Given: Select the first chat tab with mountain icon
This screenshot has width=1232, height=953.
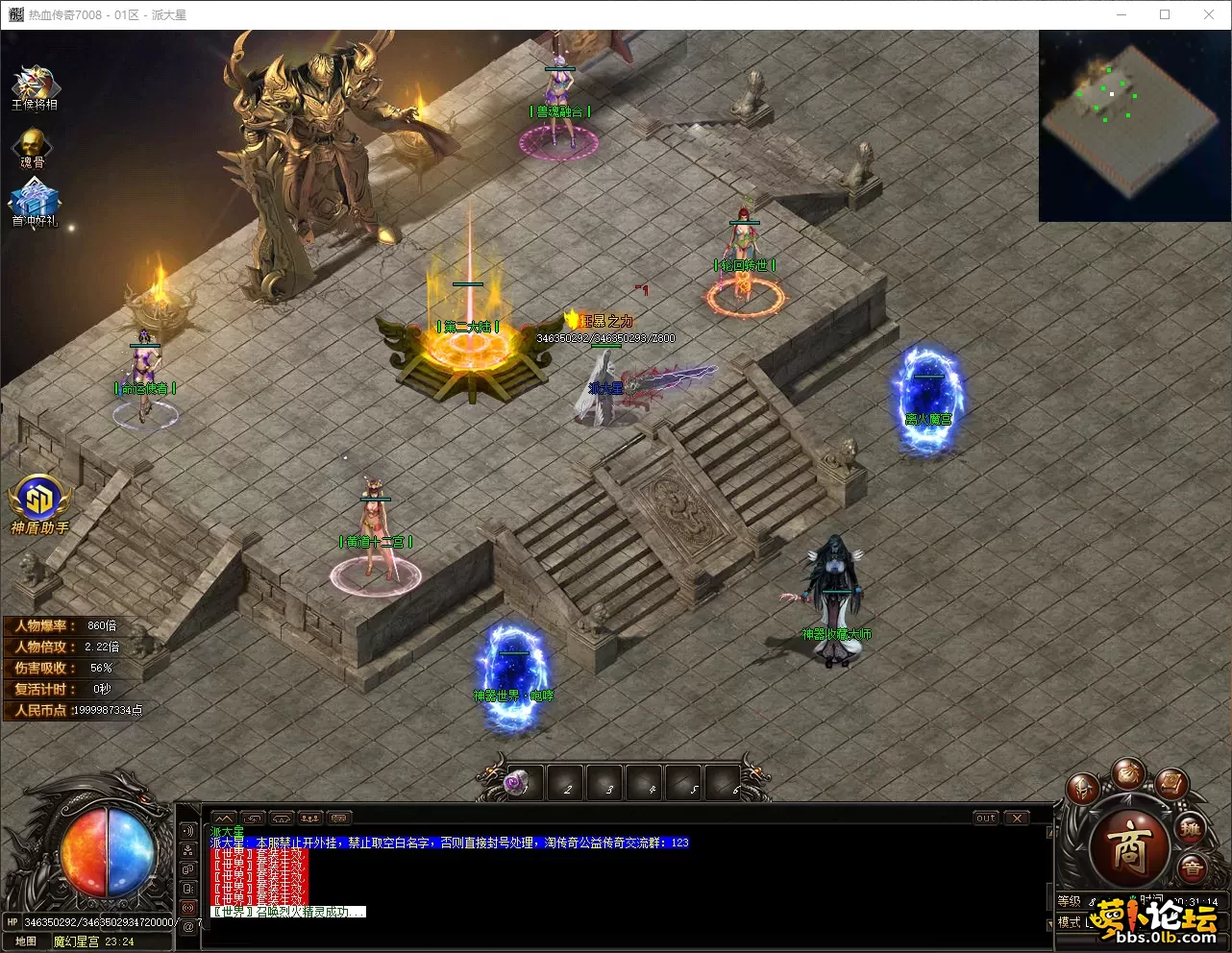Looking at the screenshot, I should pyautogui.click(x=224, y=819).
